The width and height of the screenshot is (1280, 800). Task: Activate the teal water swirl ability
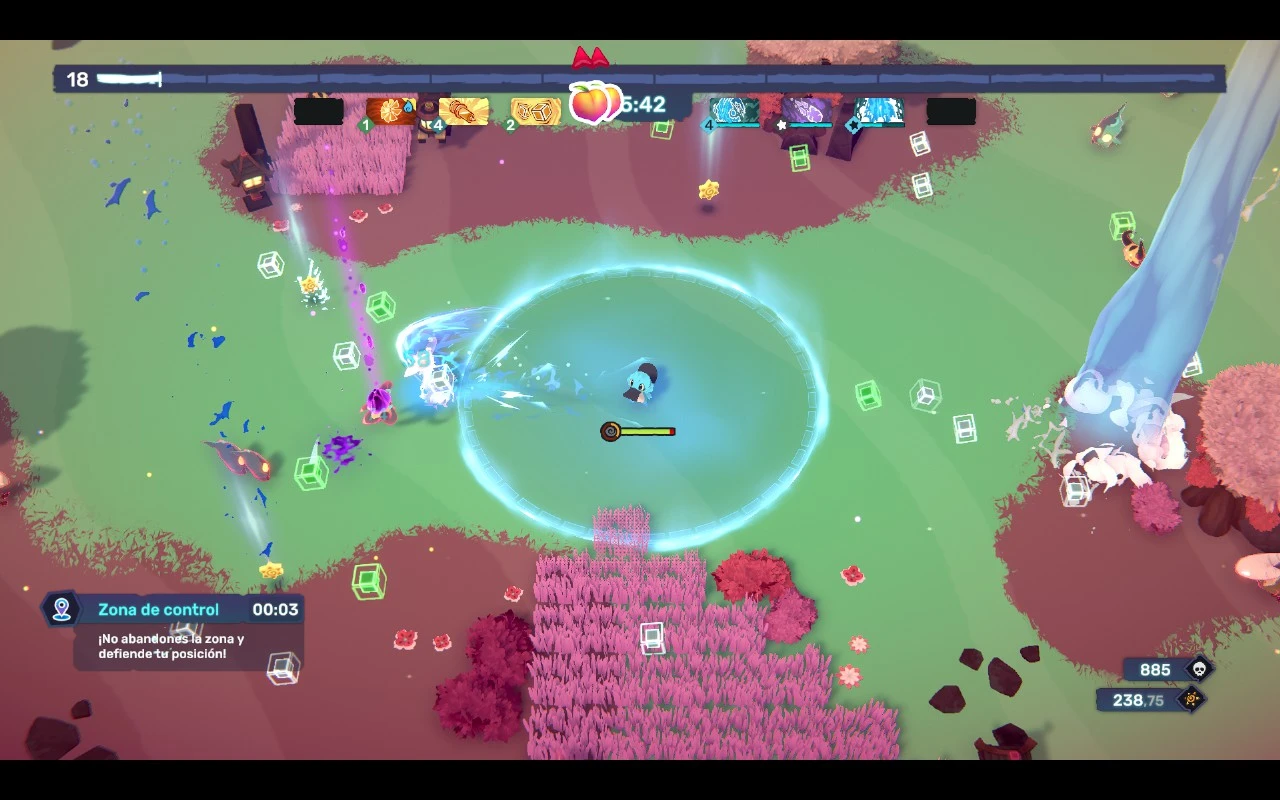(735, 111)
